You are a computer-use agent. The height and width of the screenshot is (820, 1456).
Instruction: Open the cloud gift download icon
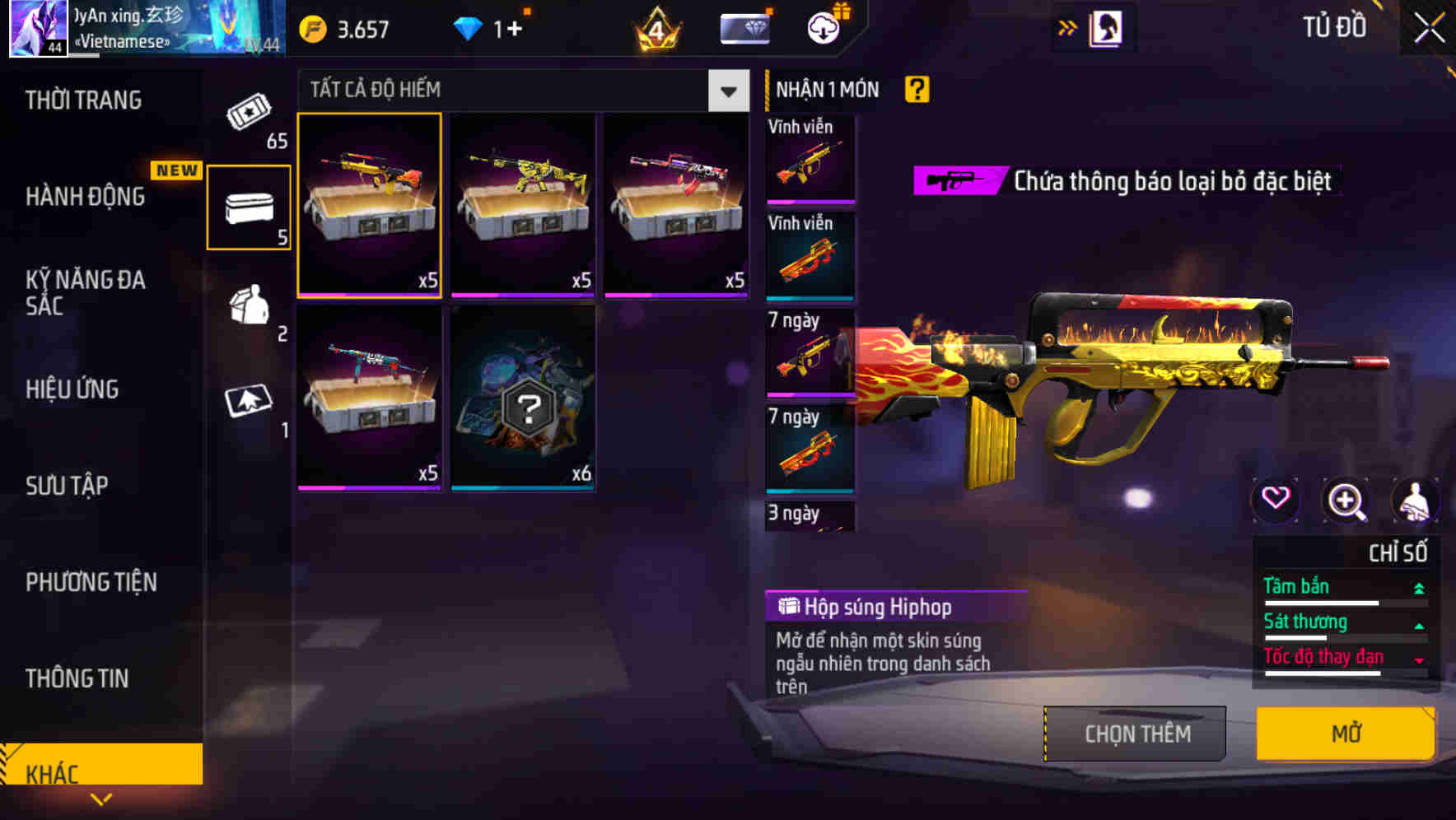pyautogui.click(x=822, y=26)
